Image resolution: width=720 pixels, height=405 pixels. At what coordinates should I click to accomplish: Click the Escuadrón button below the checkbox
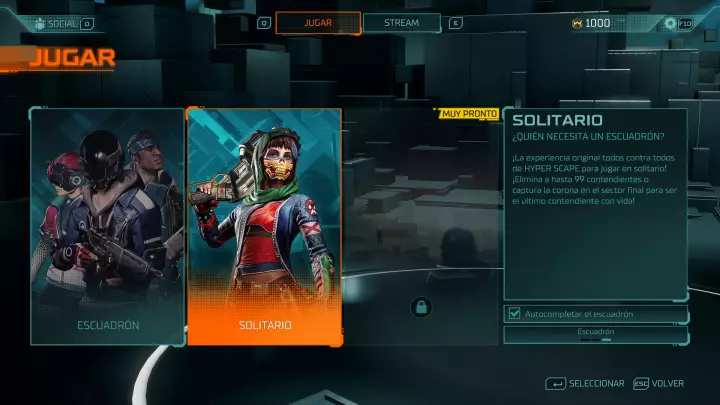tap(595, 332)
